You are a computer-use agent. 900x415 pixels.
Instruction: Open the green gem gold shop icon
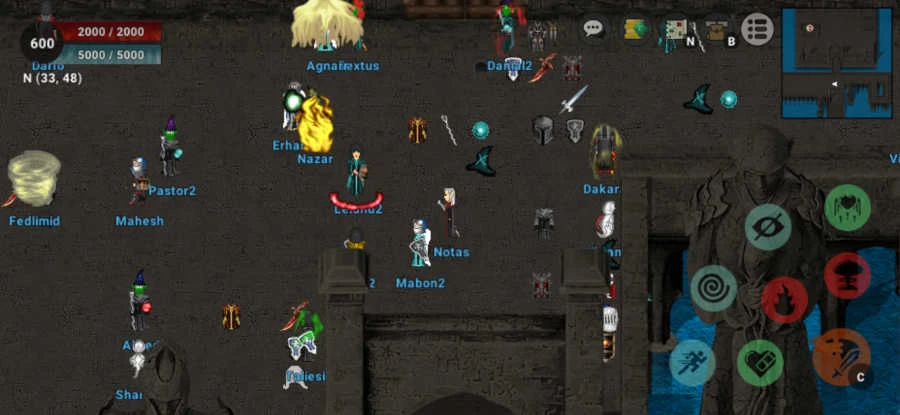point(636,29)
